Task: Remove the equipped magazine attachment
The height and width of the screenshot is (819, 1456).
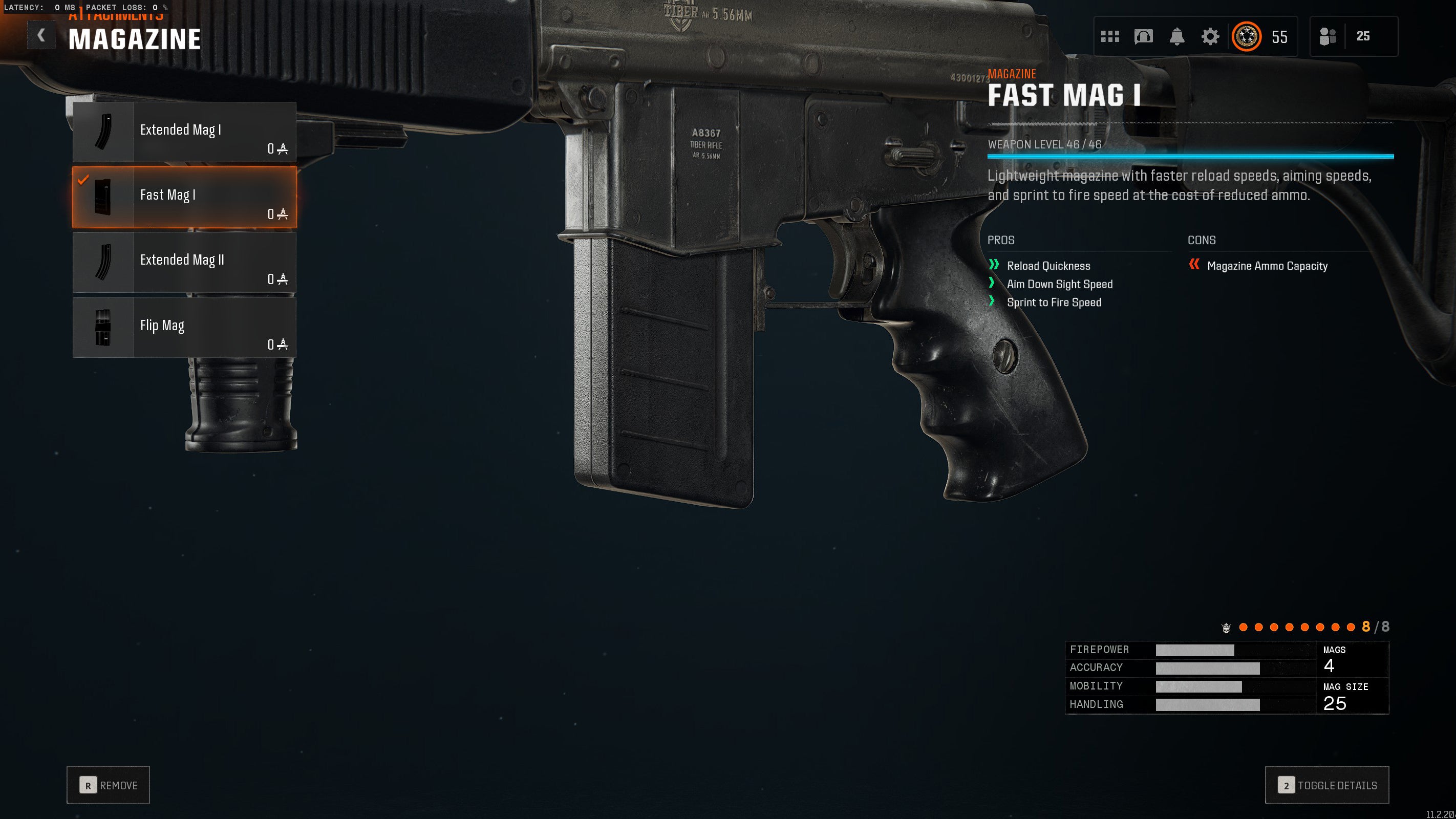Action: pyautogui.click(x=108, y=785)
